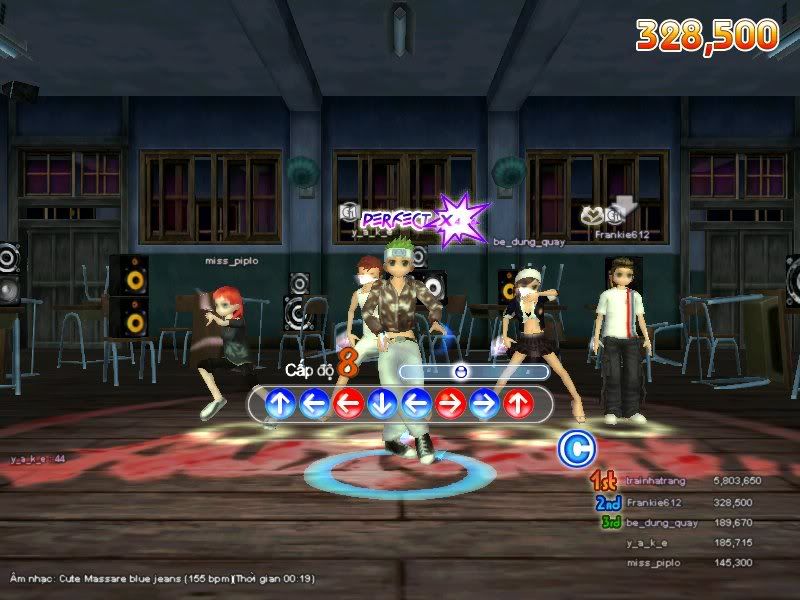Image resolution: width=800 pixels, height=600 pixels.
Task: Select the miss_piplo name tag above dancer
Action: 232,260
